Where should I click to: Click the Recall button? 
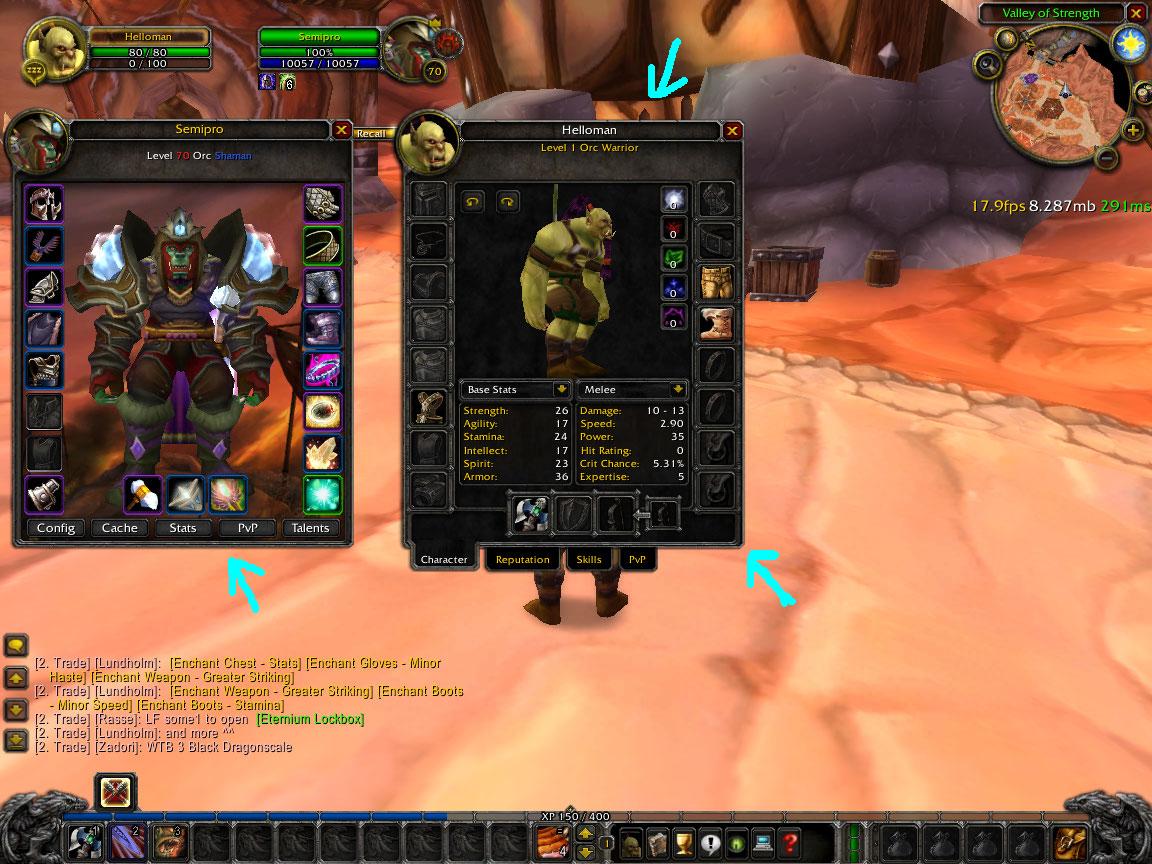click(x=370, y=133)
